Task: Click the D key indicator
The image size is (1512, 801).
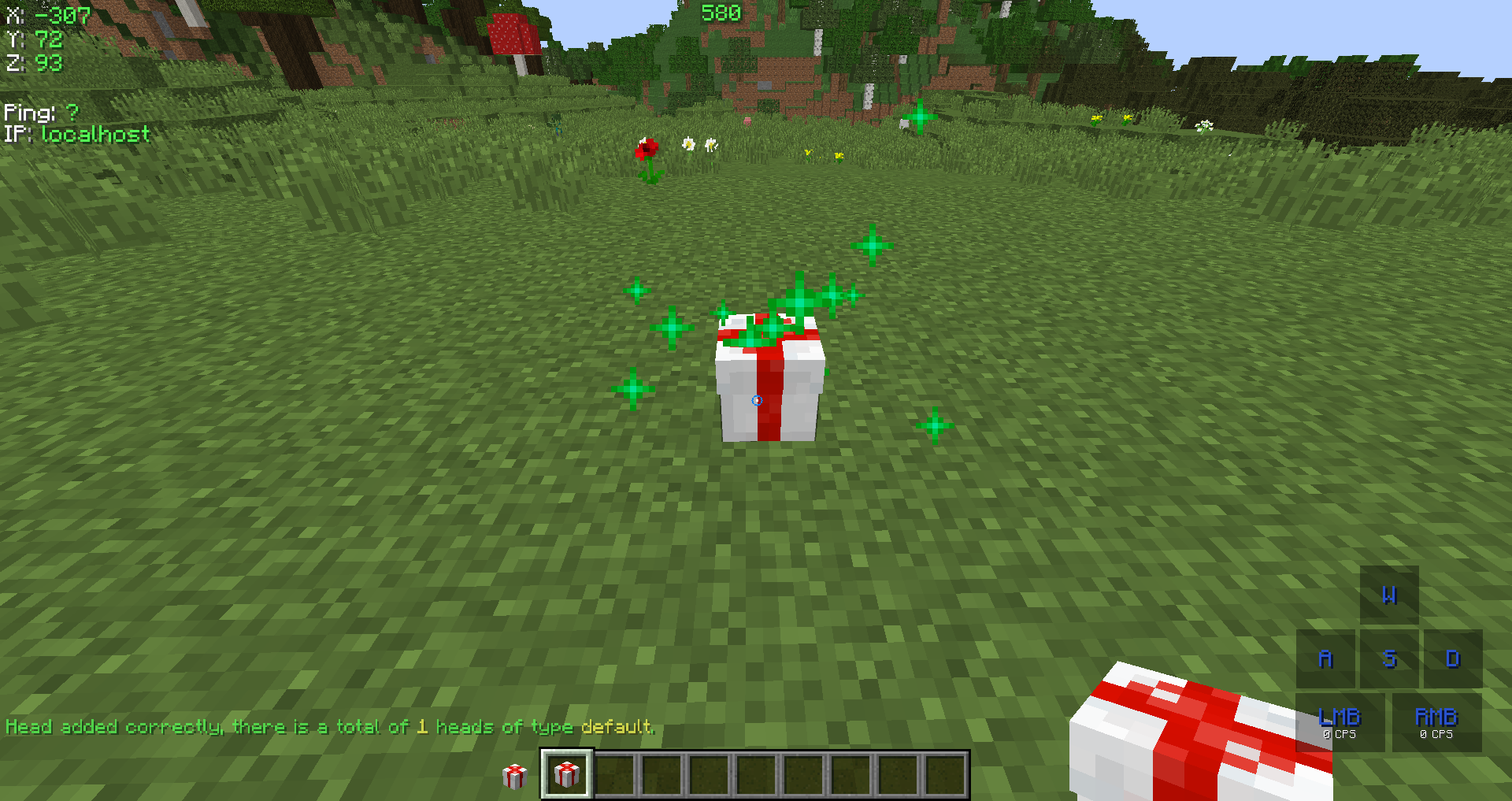Action: coord(1453,659)
